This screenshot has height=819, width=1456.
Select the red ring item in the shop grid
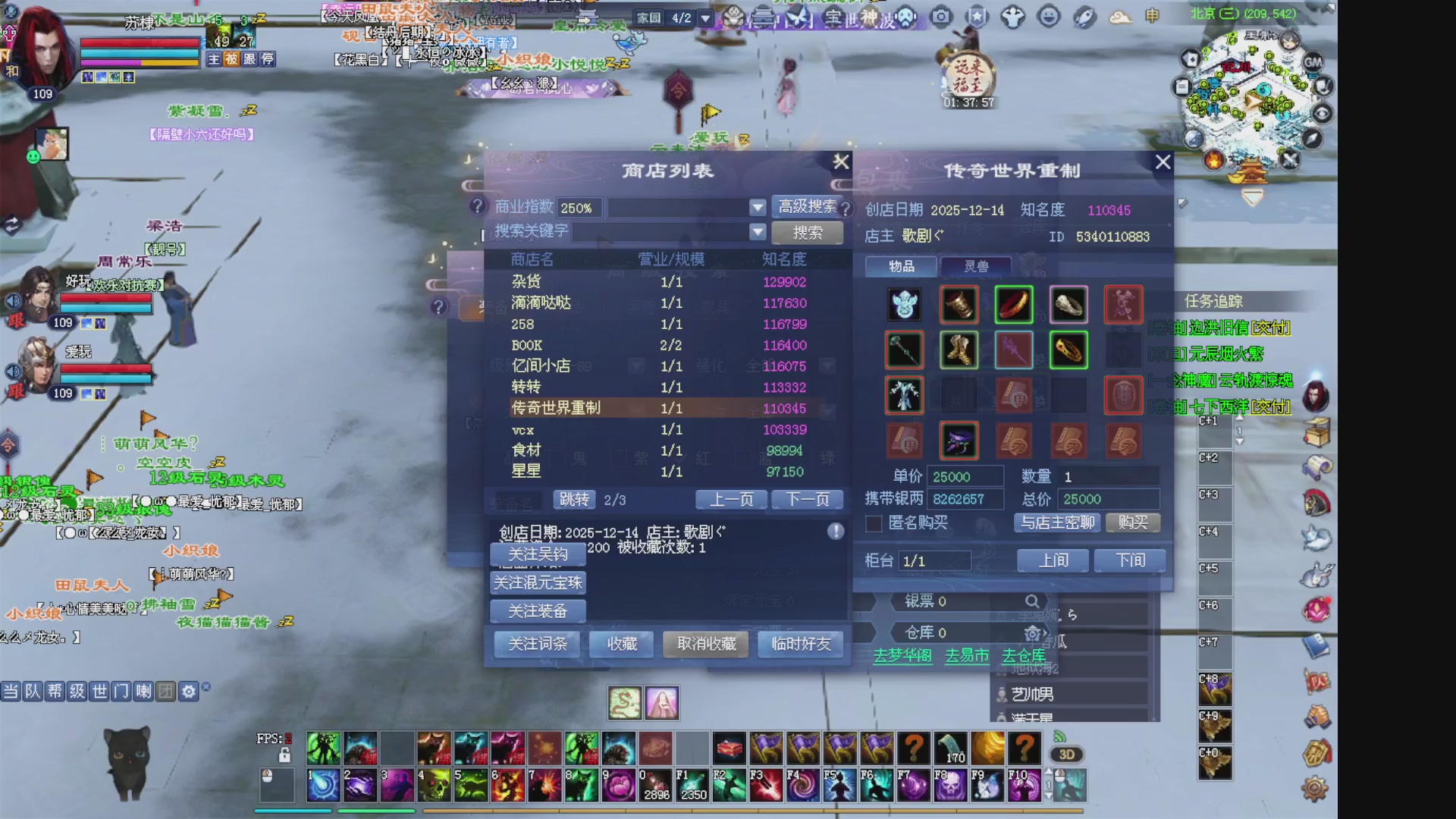coord(1014,304)
